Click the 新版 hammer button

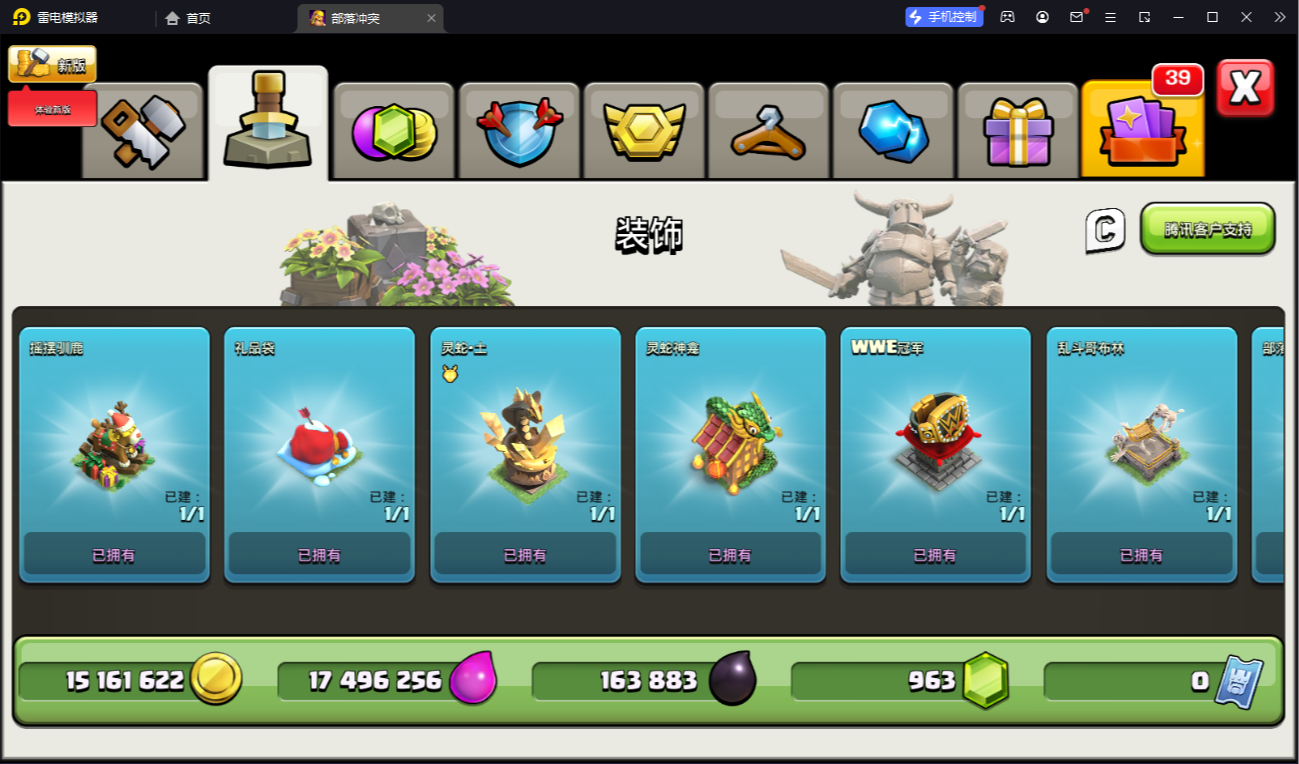[x=53, y=65]
